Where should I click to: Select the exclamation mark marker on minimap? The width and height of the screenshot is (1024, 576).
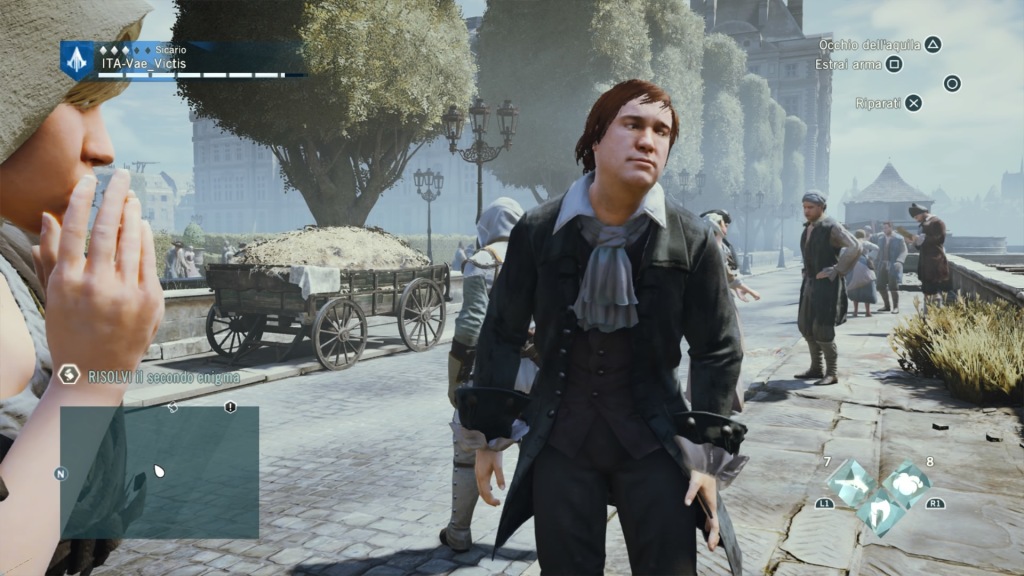point(230,407)
